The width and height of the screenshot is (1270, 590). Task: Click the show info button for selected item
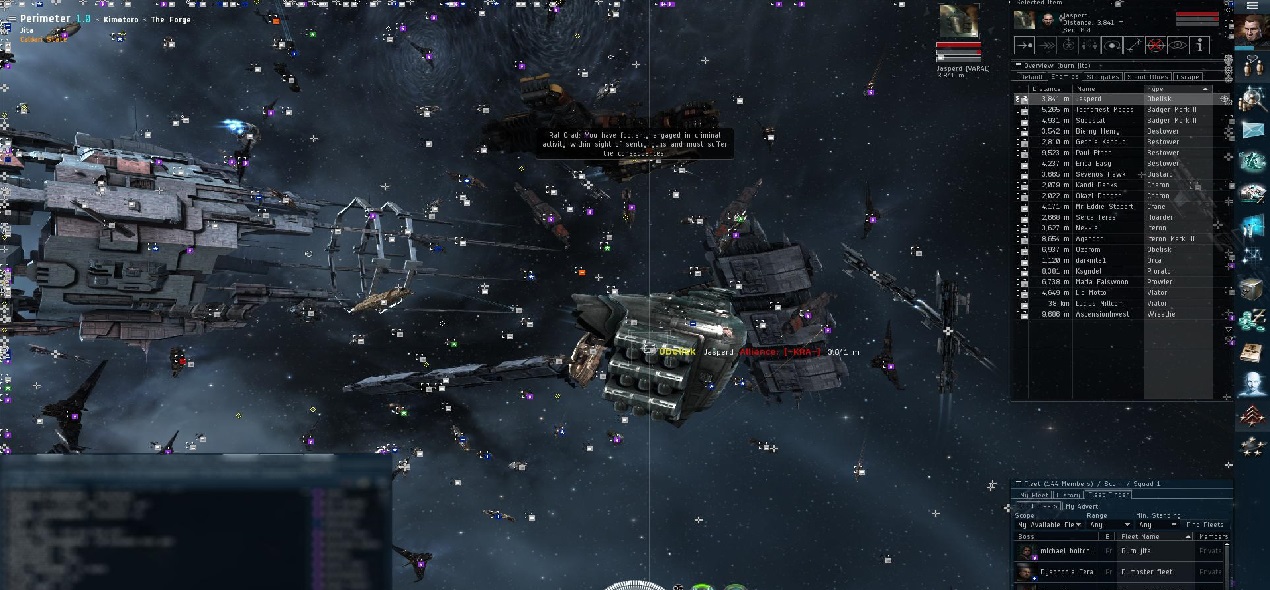pyautogui.click(x=1200, y=45)
